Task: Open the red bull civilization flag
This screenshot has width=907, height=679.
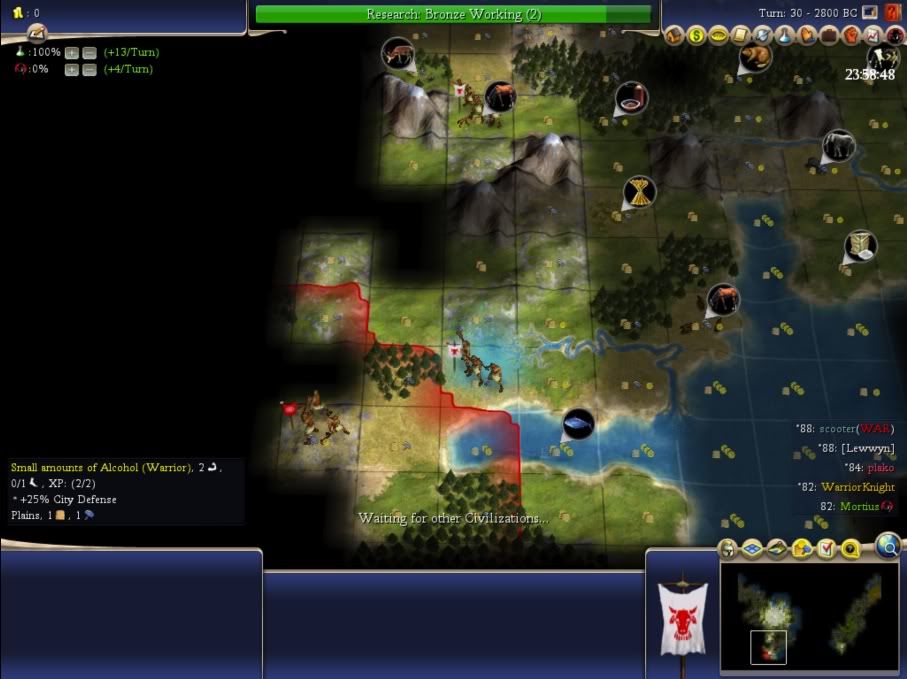Action: pyautogui.click(x=682, y=620)
